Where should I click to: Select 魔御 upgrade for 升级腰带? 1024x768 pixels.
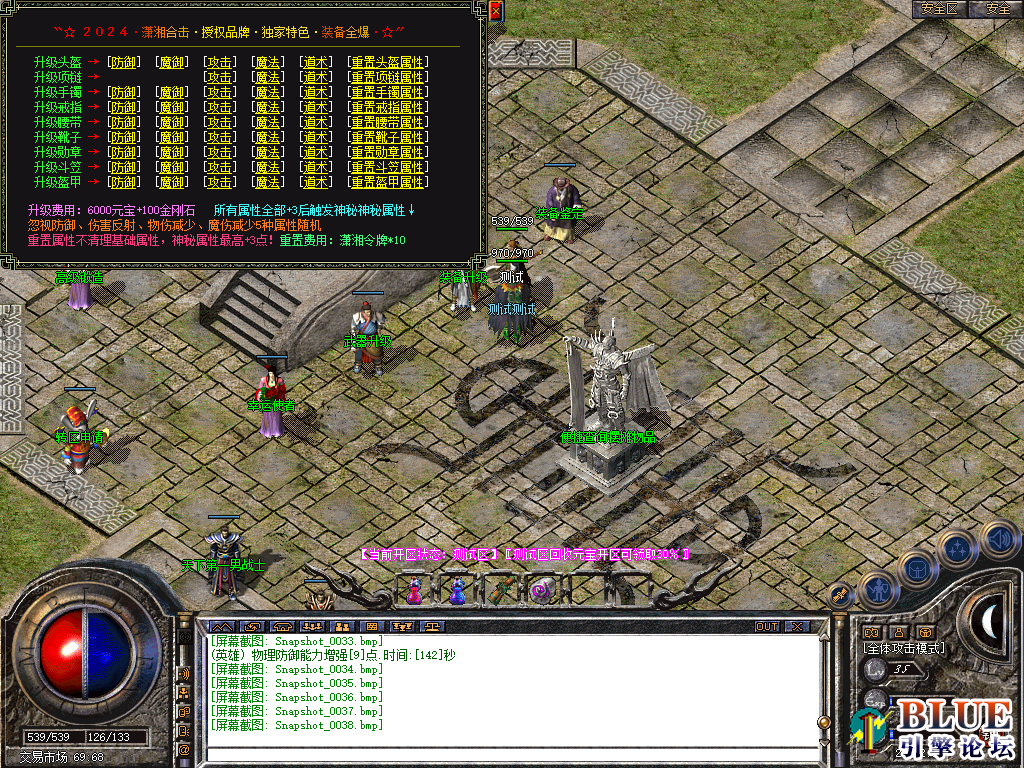coord(172,122)
